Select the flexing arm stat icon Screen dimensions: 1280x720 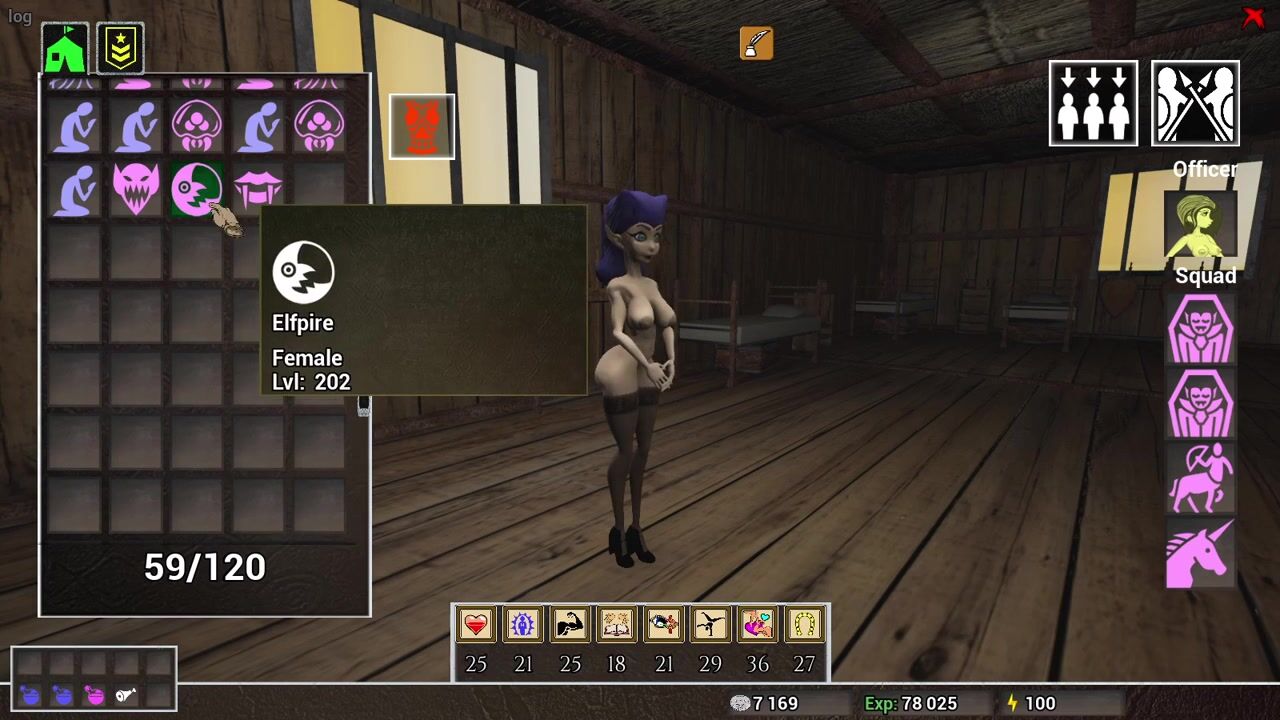point(570,625)
